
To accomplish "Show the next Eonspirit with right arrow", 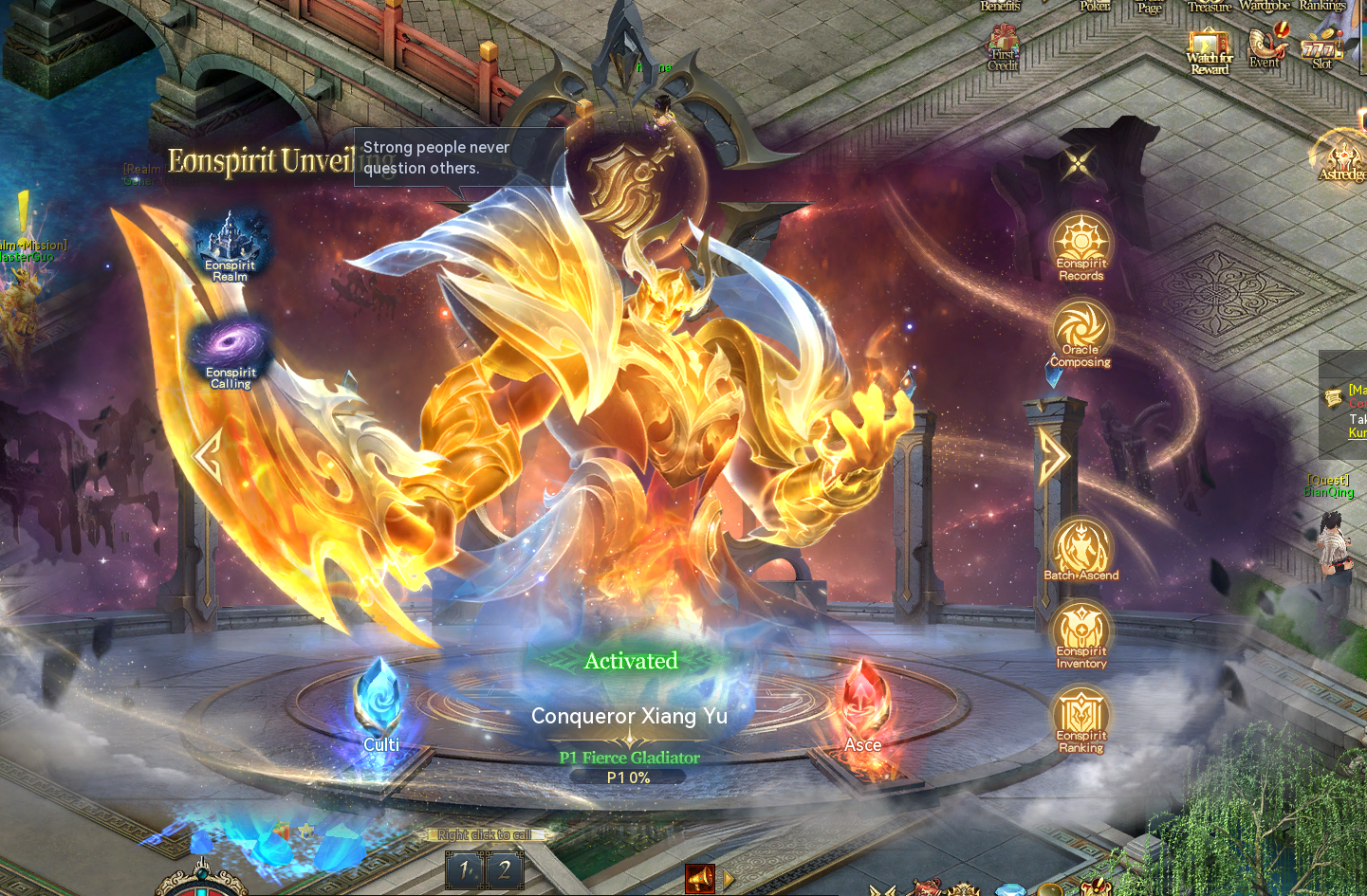I will [1053, 456].
